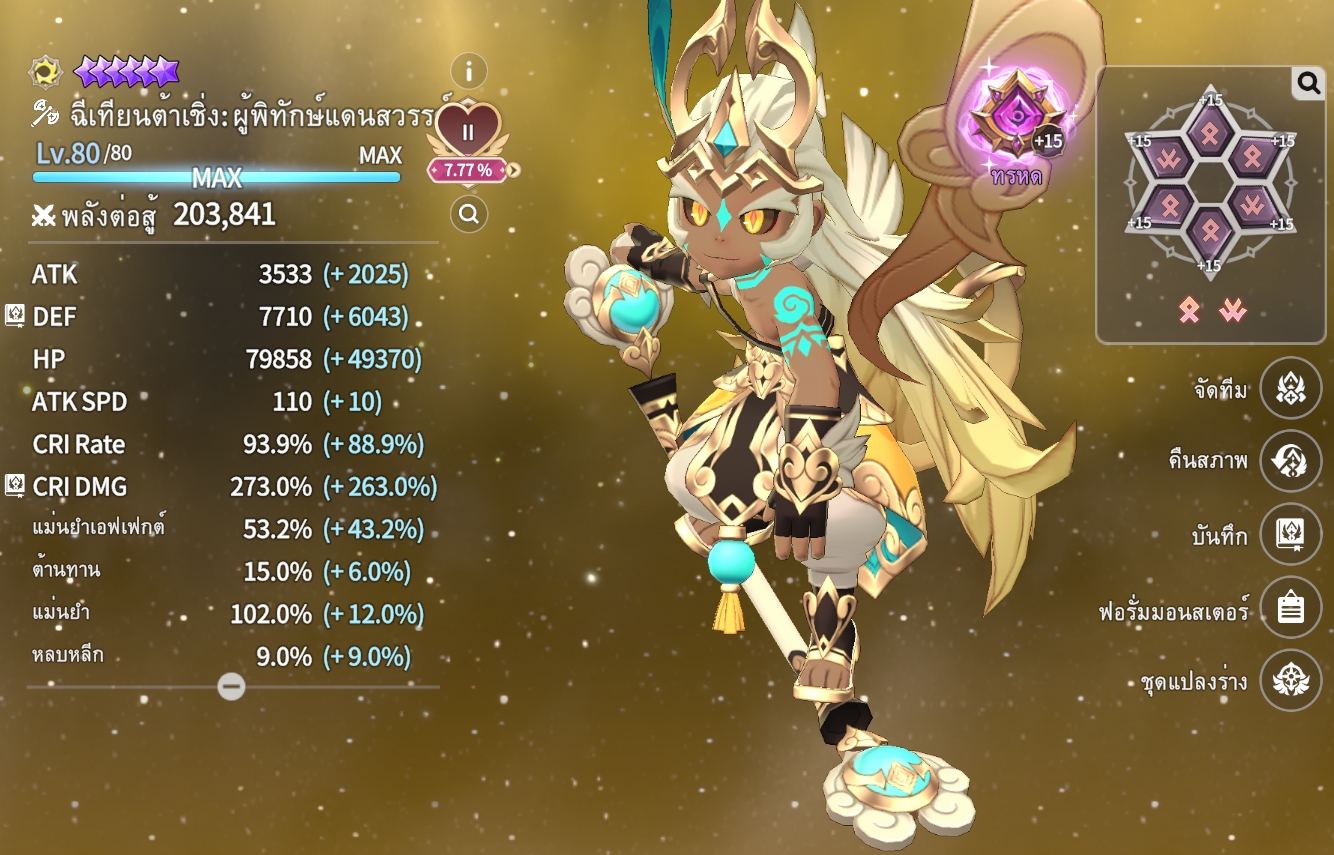
Task: Click the book icon beside DEF
Action: tap(15, 316)
